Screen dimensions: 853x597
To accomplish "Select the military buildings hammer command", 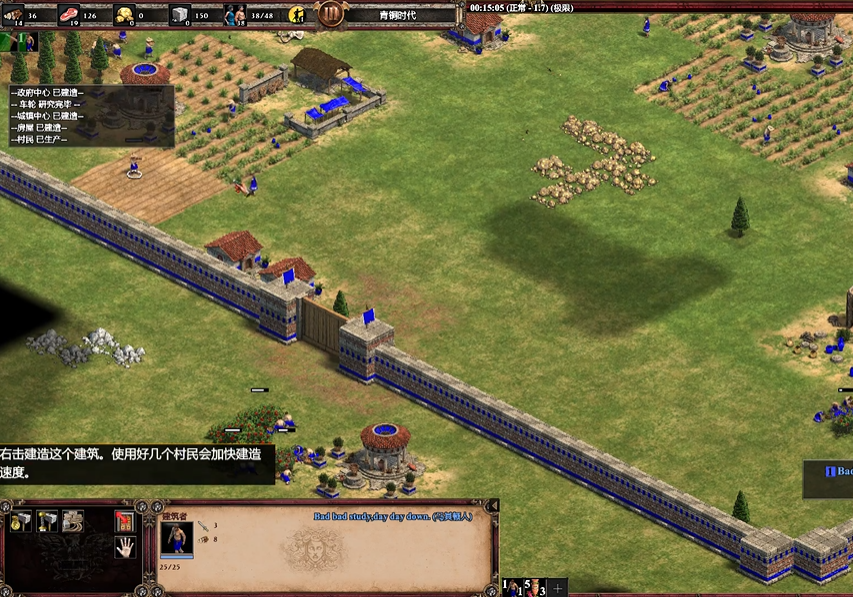I will click(46, 521).
